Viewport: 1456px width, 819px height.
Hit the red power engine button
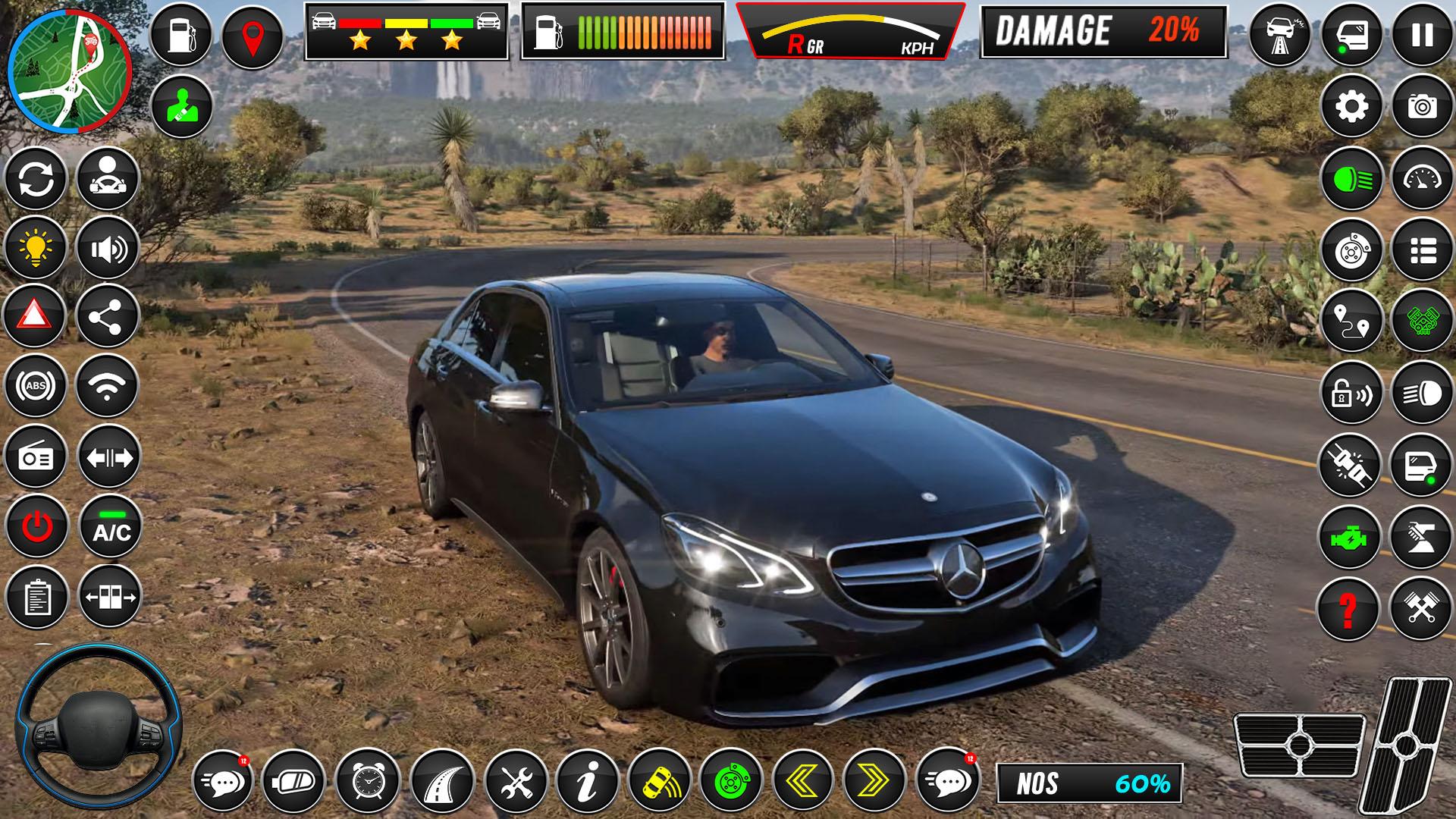(35, 526)
